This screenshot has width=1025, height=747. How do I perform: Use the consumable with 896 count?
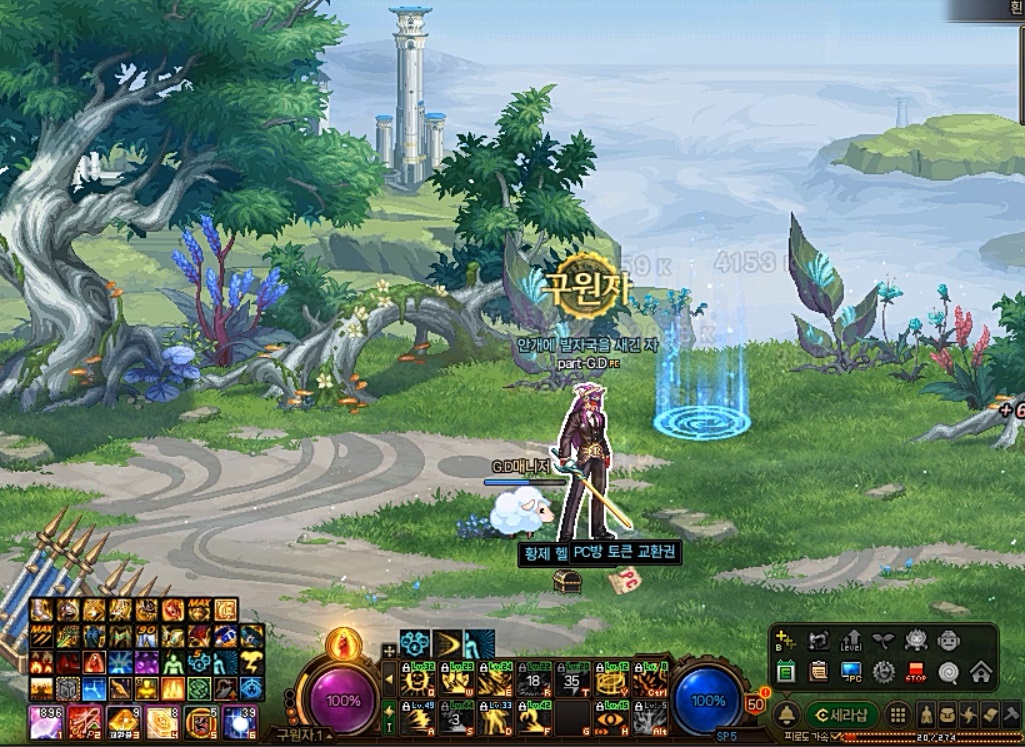tap(45, 721)
